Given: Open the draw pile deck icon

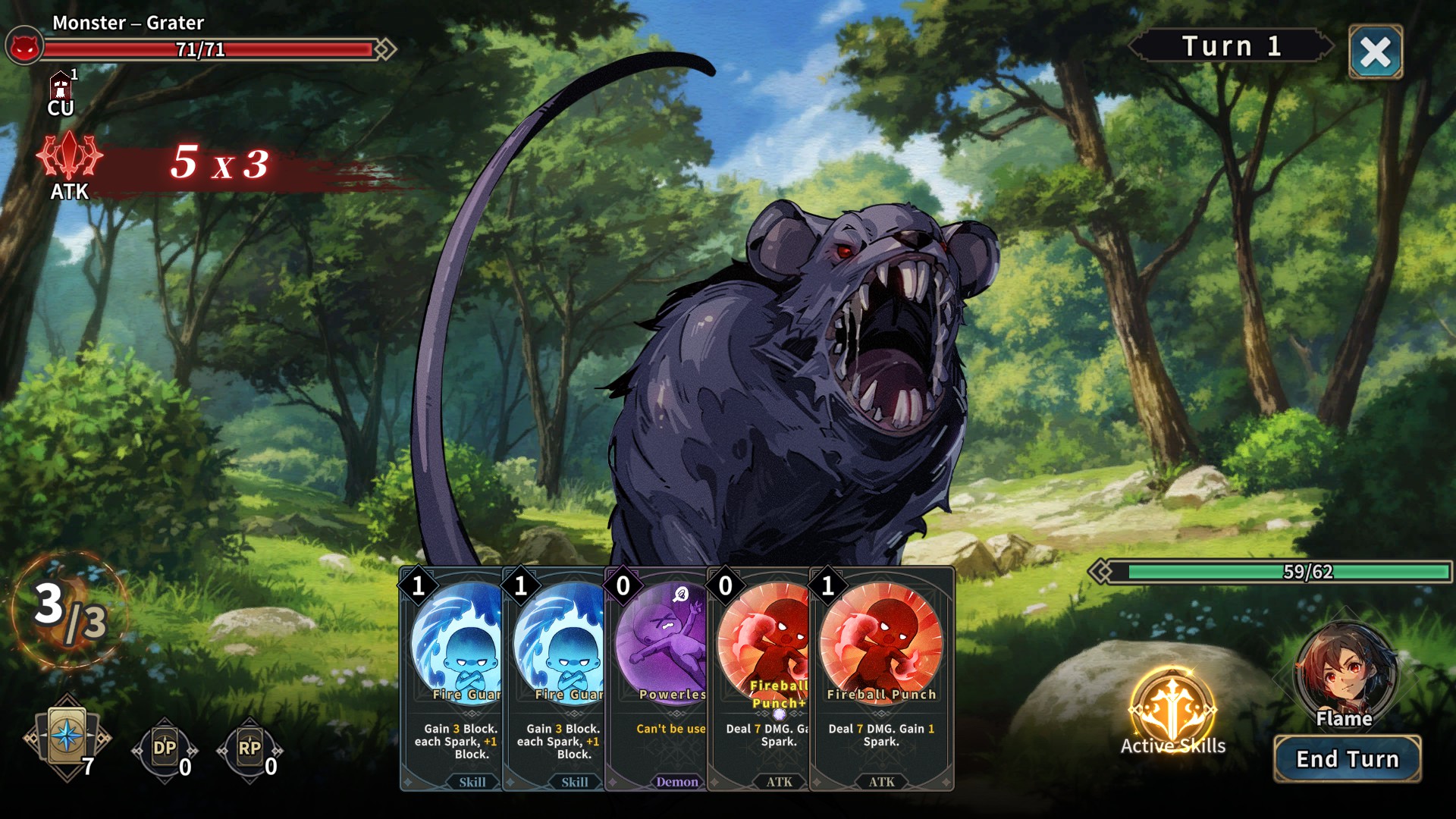Looking at the screenshot, I should 67,737.
